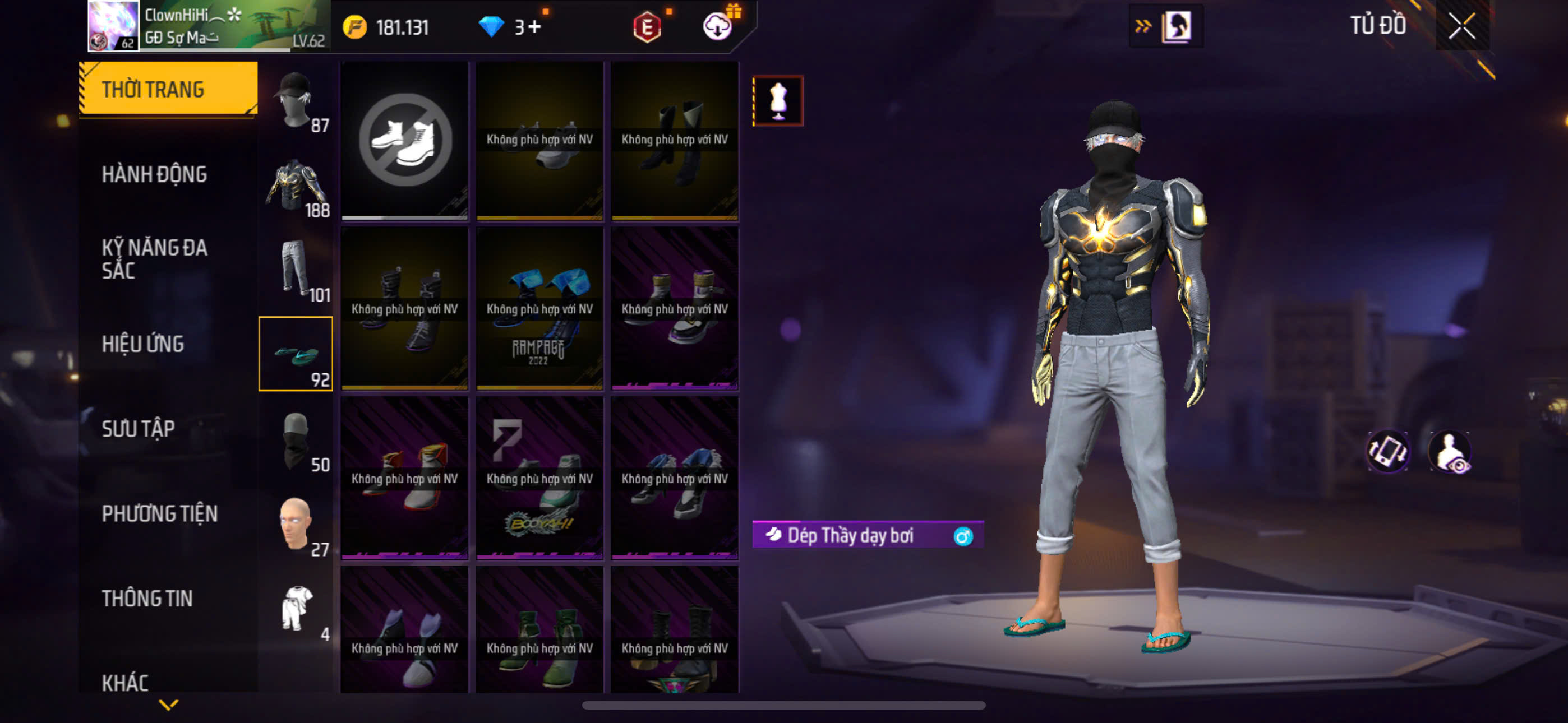
Task: Switch to PHƯƠNG TIỆN tab
Action: [x=159, y=513]
